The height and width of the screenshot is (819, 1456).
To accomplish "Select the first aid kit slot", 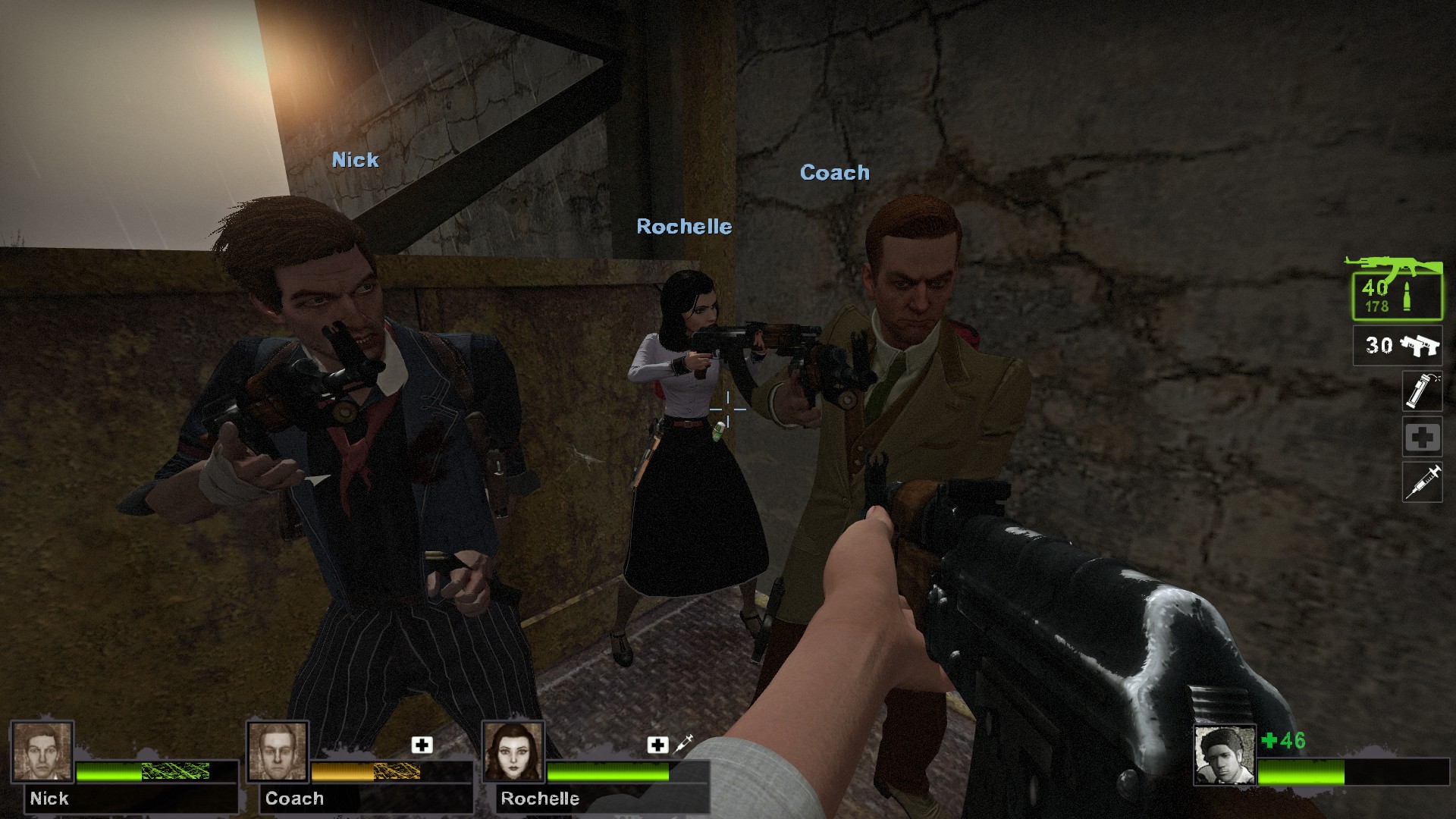I will [x=1422, y=437].
